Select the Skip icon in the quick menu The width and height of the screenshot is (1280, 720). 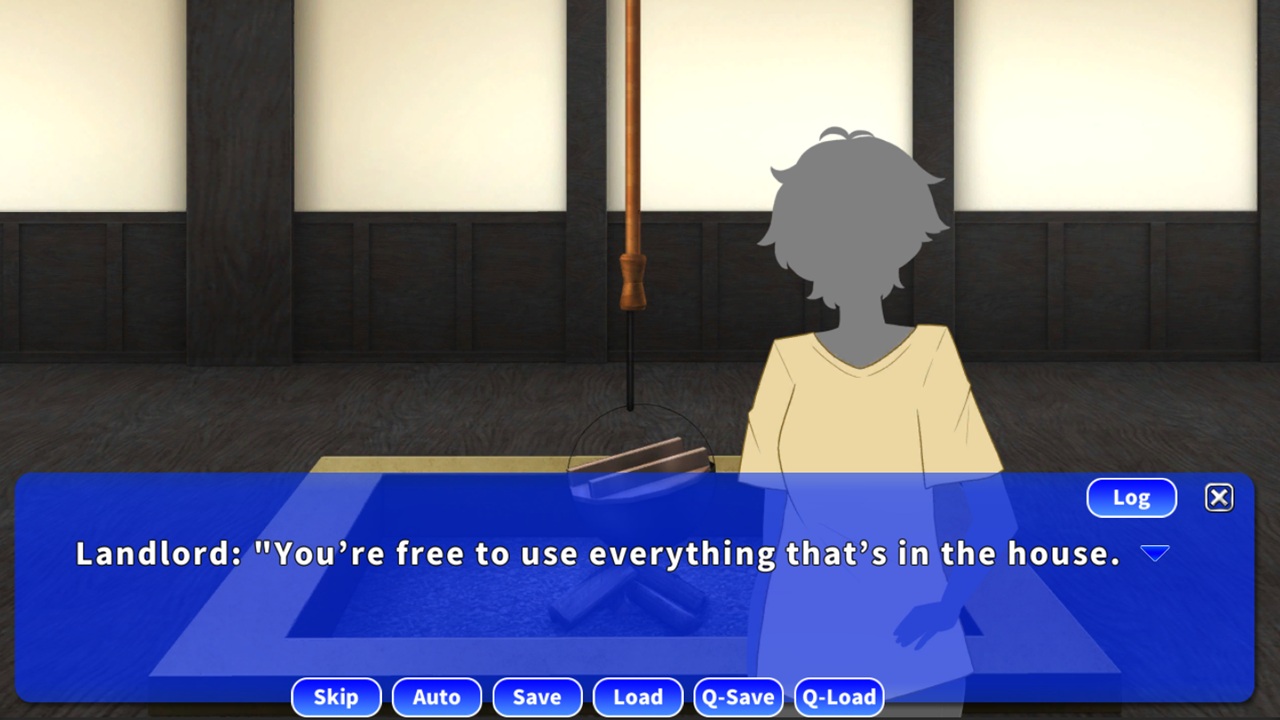[x=336, y=697]
